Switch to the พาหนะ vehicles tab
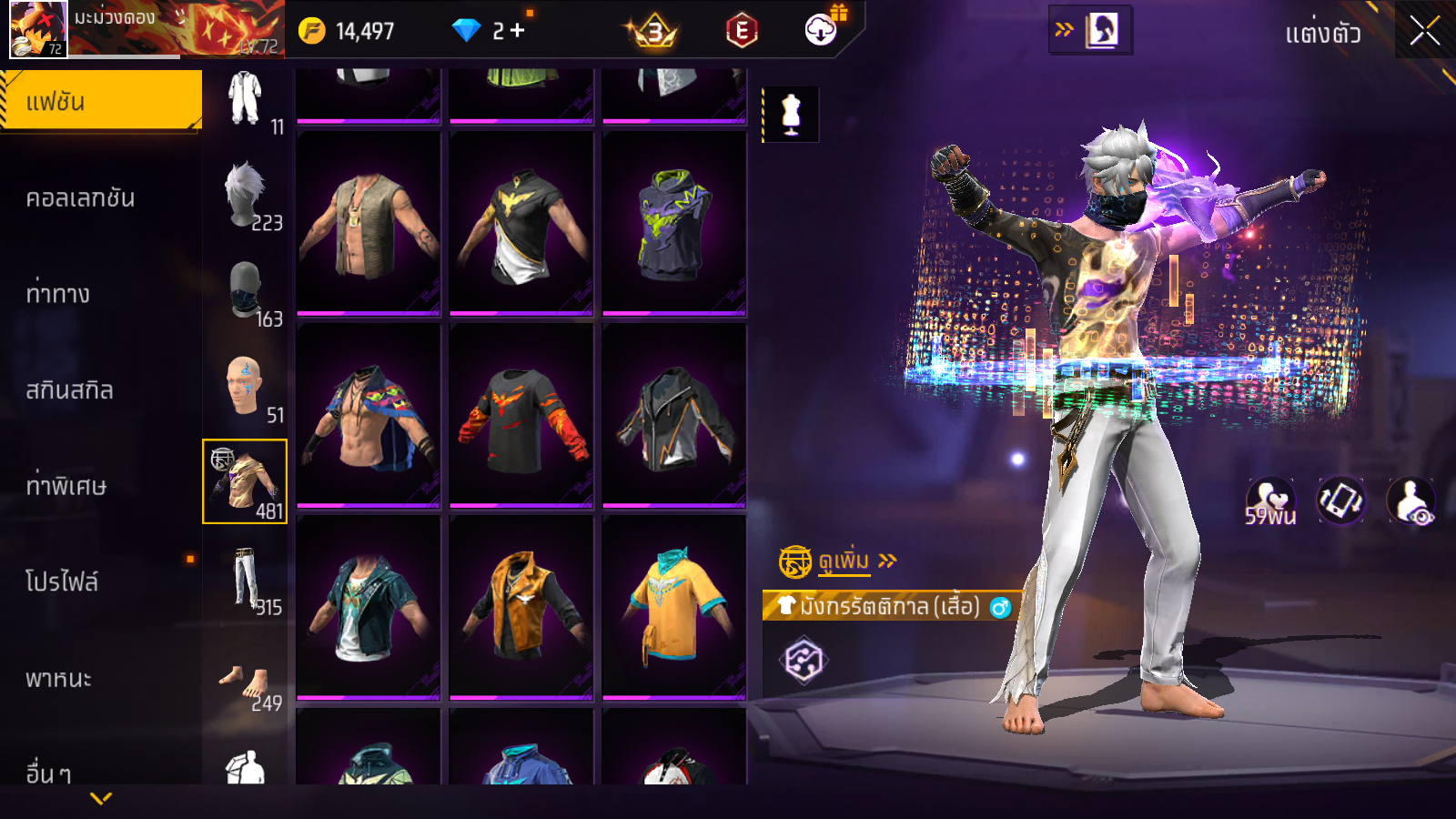 point(58,679)
